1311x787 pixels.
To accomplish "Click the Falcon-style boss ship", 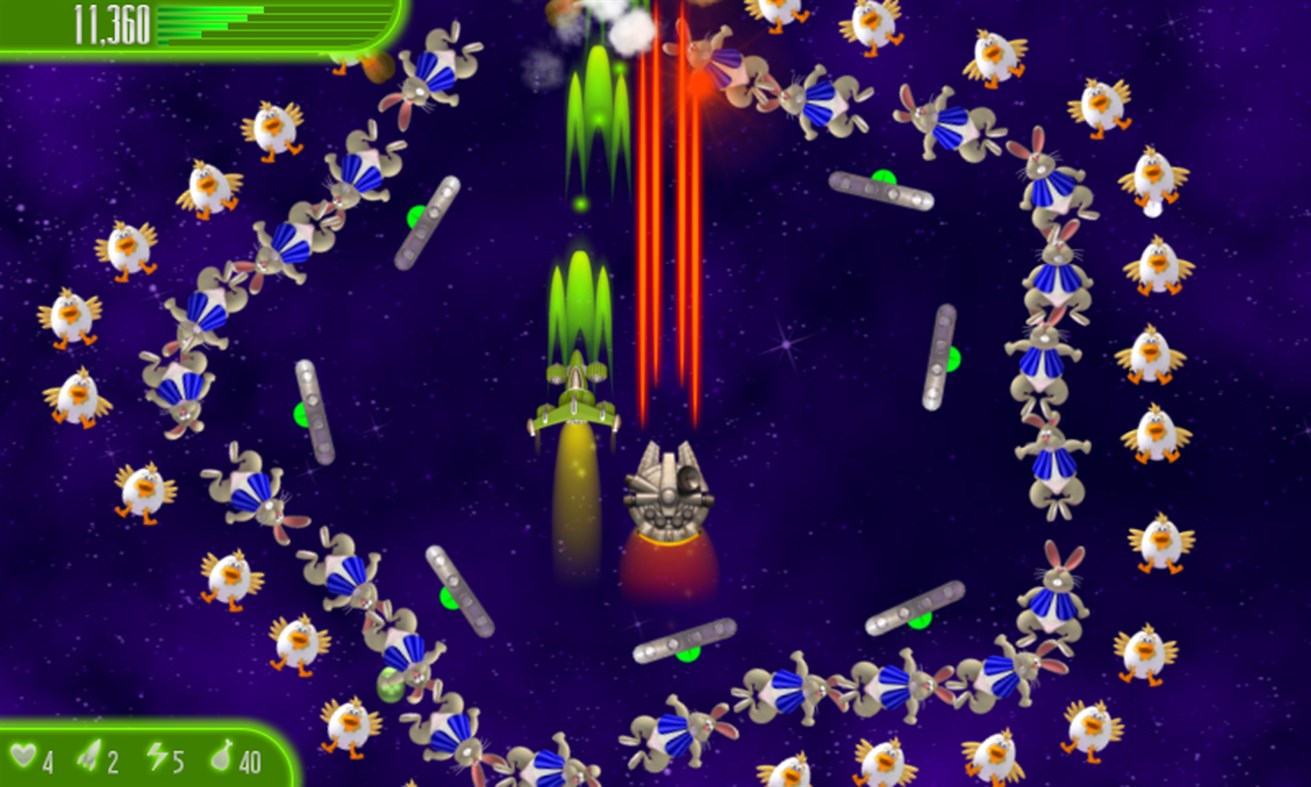I will (x=668, y=490).
